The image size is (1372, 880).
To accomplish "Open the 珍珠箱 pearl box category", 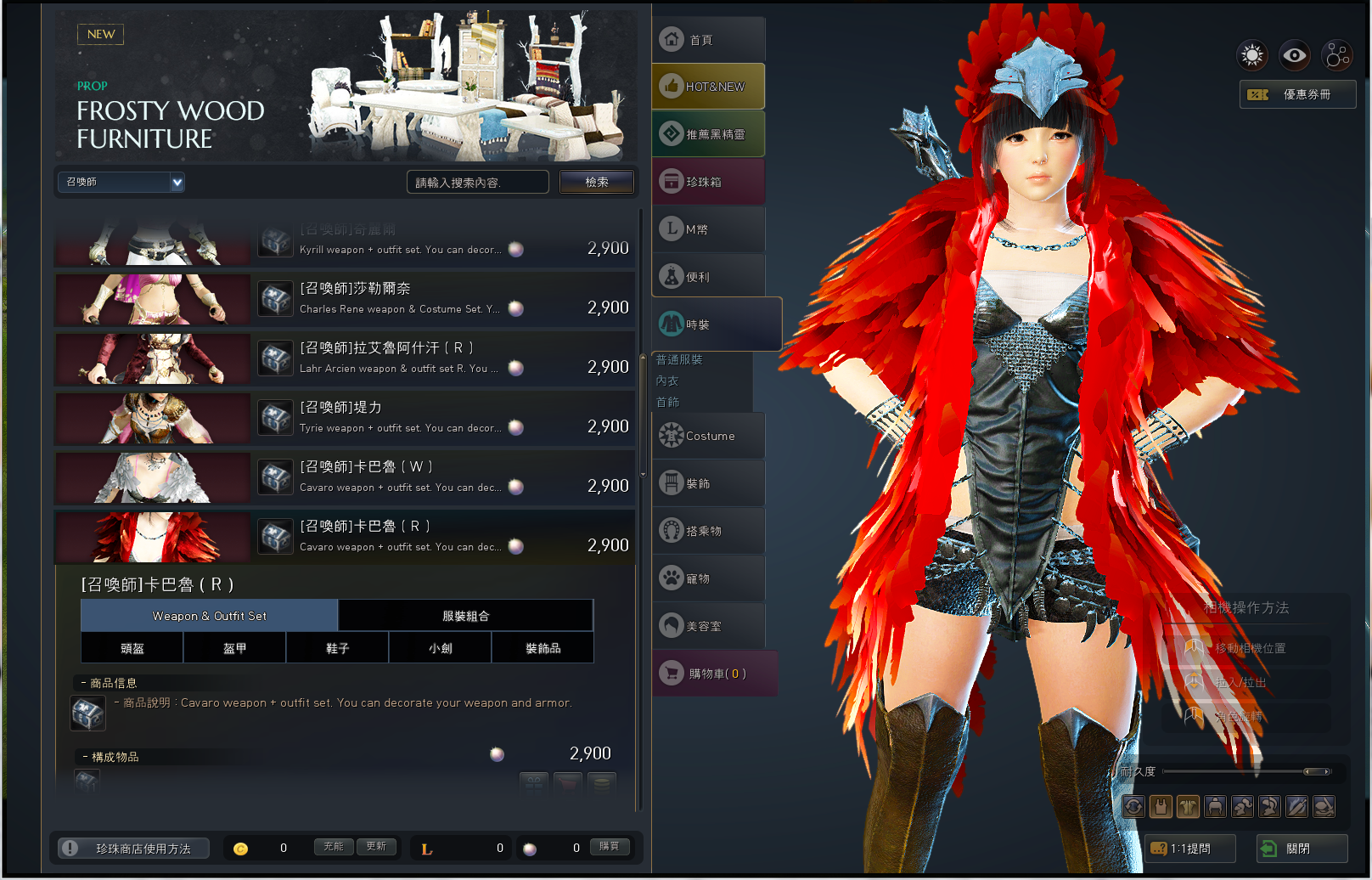I will (x=708, y=182).
